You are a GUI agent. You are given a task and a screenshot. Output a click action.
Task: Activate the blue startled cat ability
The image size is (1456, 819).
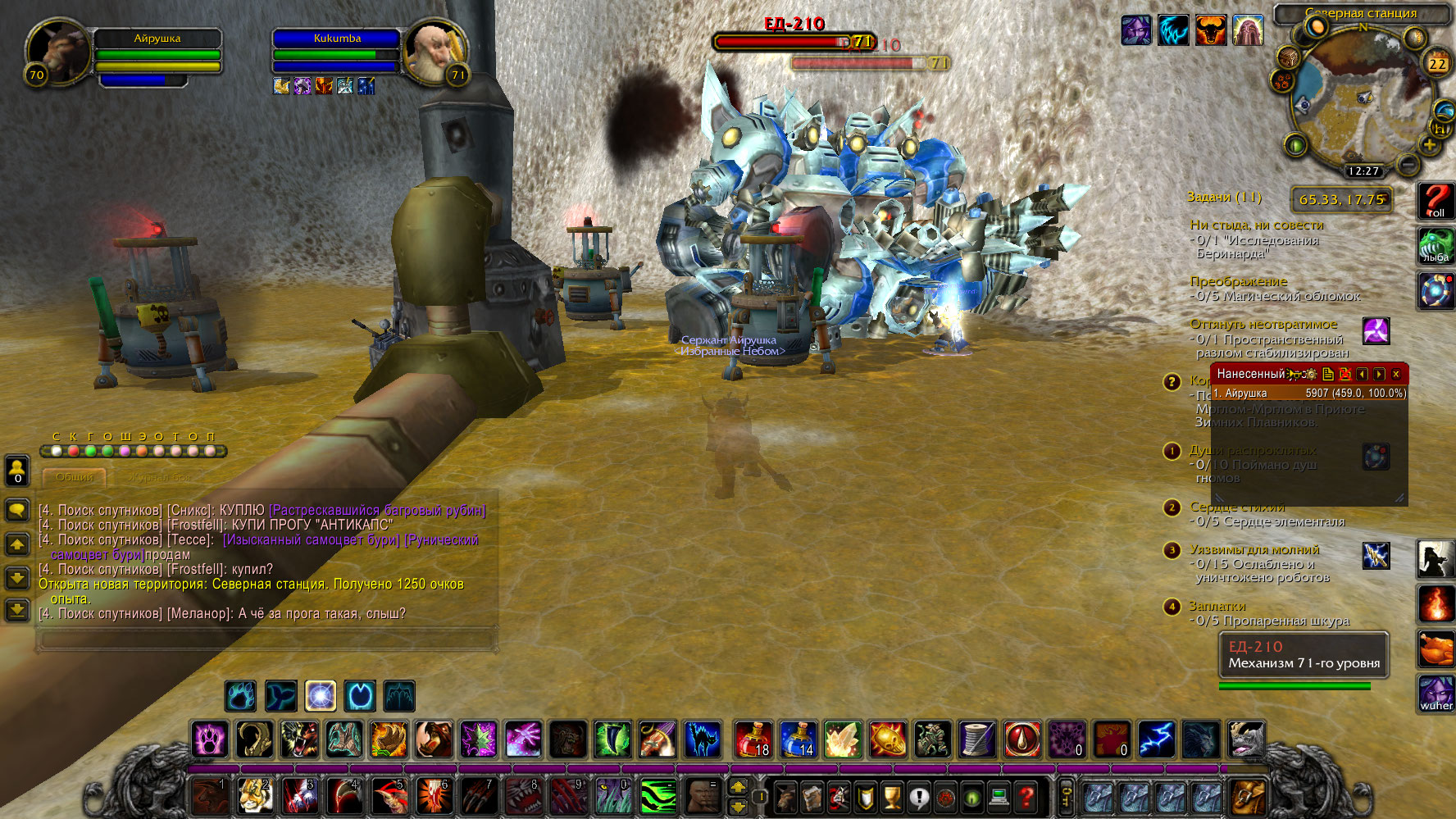pos(703,739)
